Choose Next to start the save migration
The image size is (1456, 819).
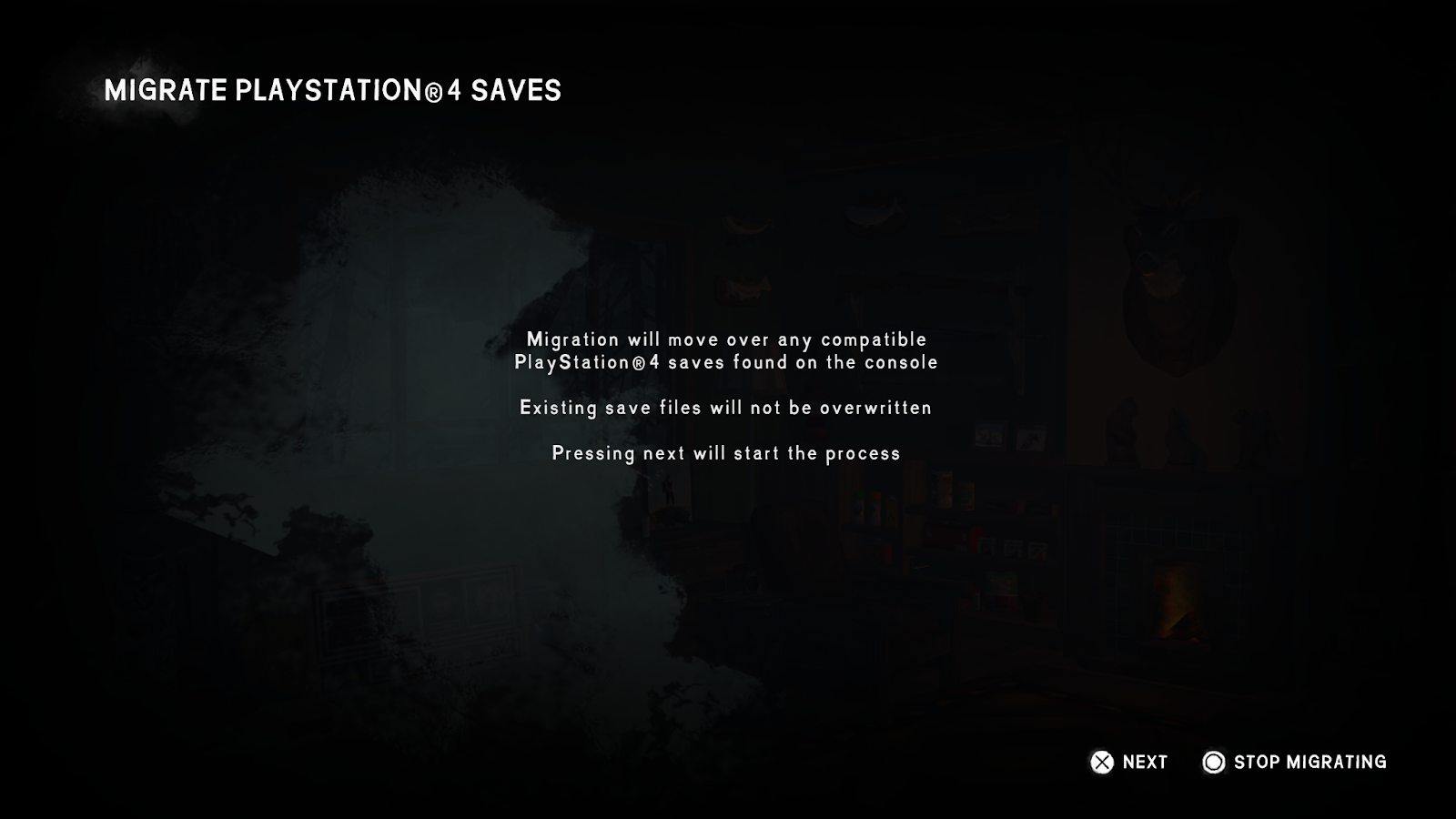pyautogui.click(x=1129, y=763)
